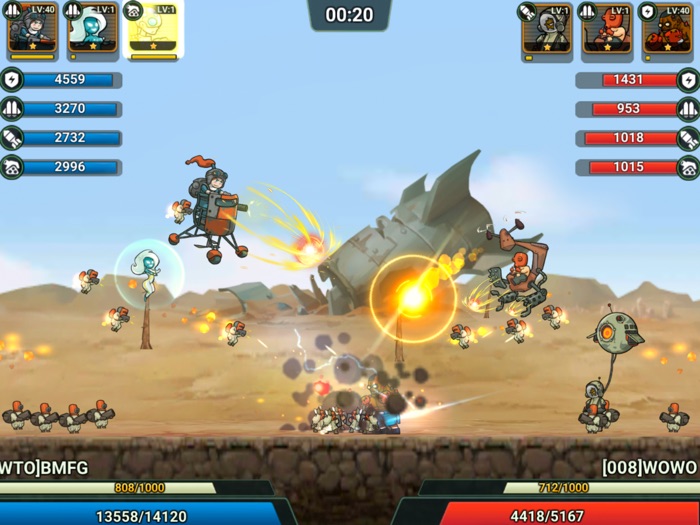The image size is (700, 525).
Task: Choose the cyan ghost hero card
Action: tap(92, 31)
